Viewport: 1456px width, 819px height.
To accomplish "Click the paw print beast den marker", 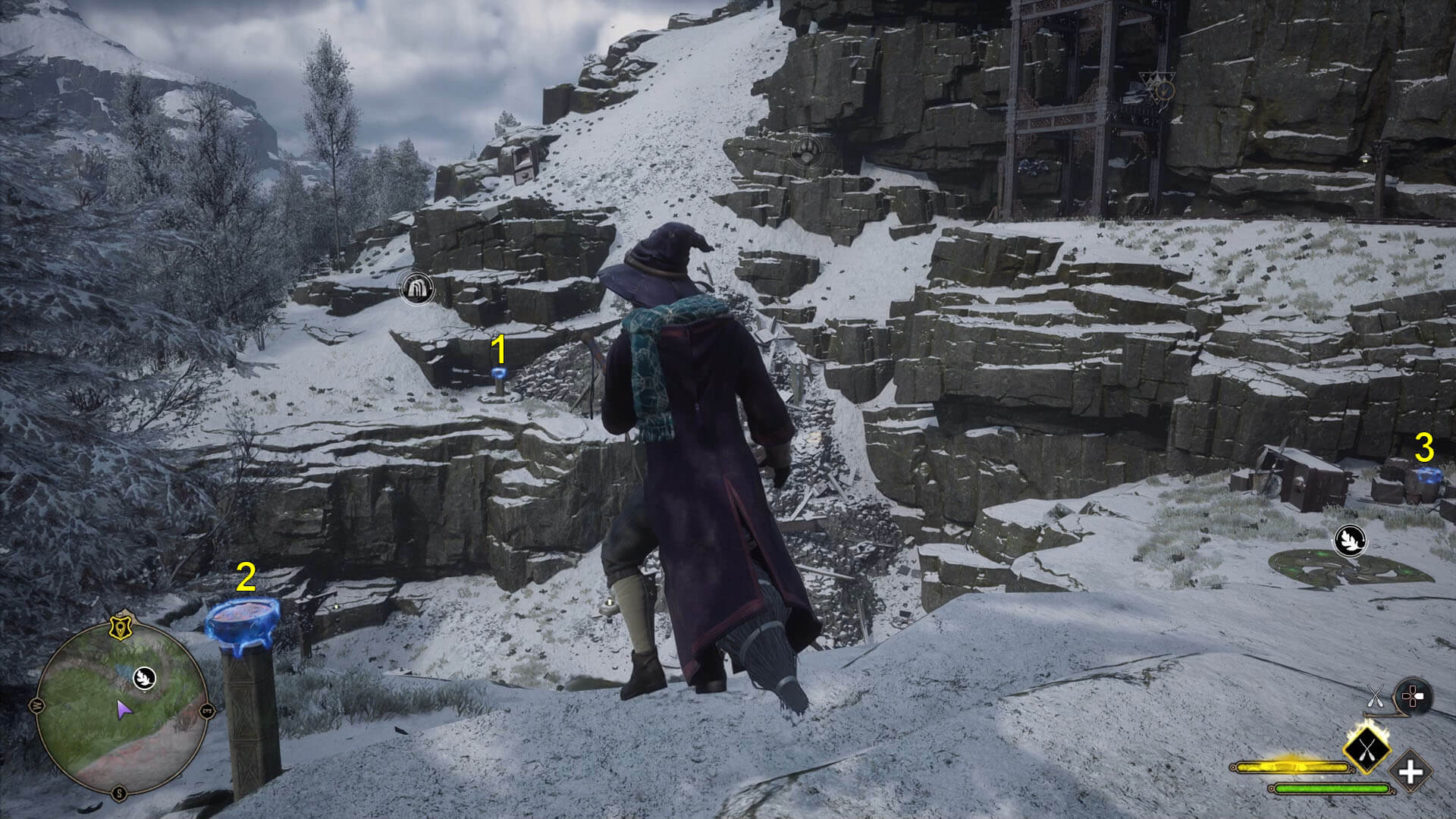I will pos(807,152).
